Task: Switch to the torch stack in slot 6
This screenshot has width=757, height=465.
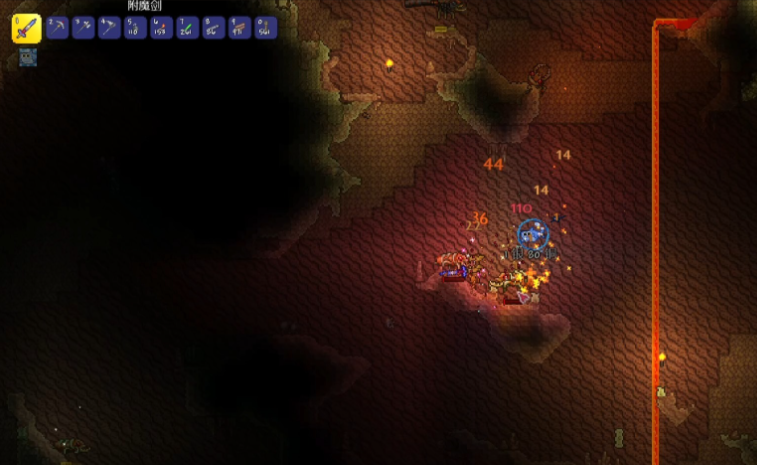Action: 161,28
